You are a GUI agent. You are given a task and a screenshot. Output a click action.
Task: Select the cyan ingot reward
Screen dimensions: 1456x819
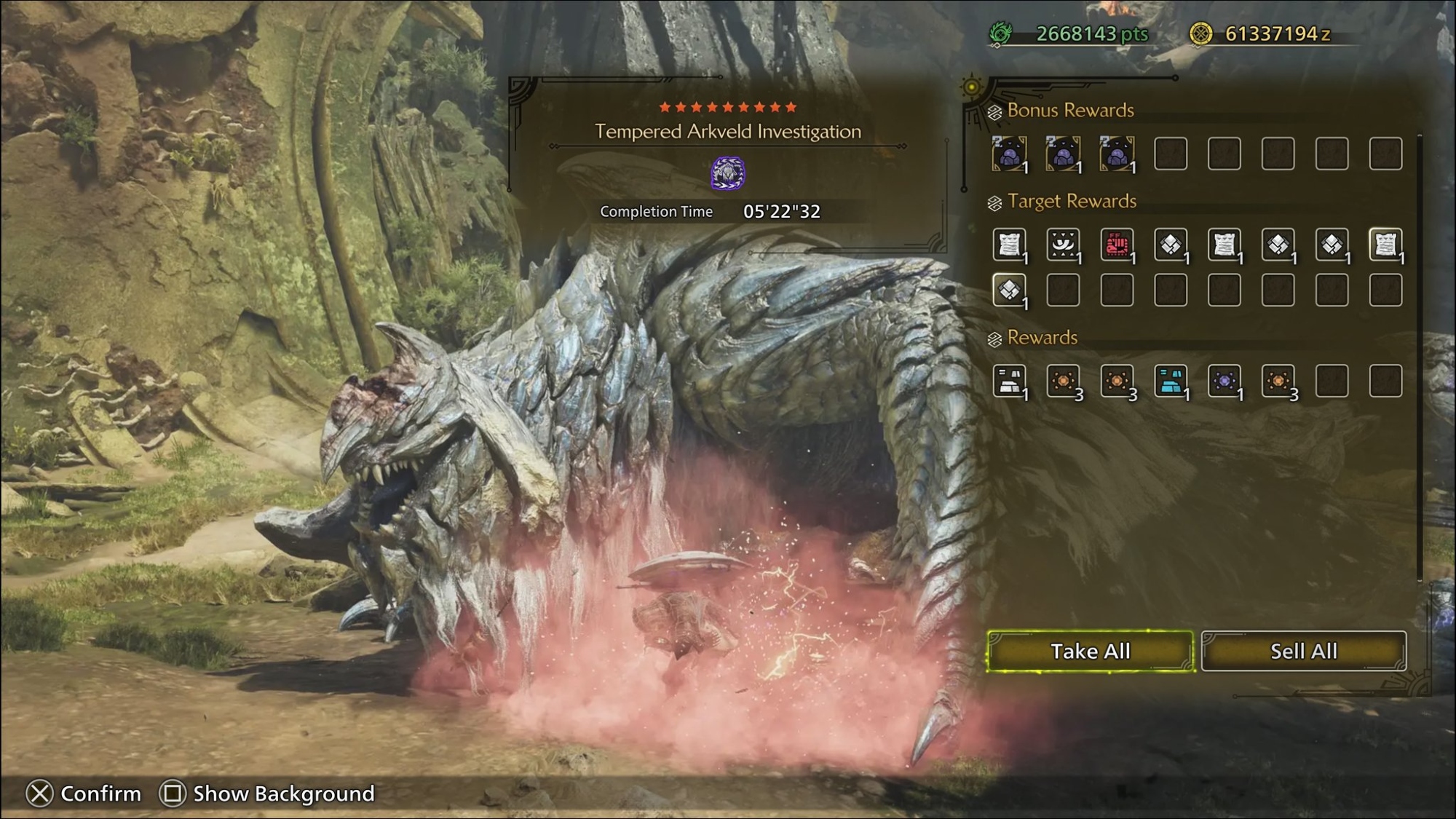pyautogui.click(x=1171, y=381)
